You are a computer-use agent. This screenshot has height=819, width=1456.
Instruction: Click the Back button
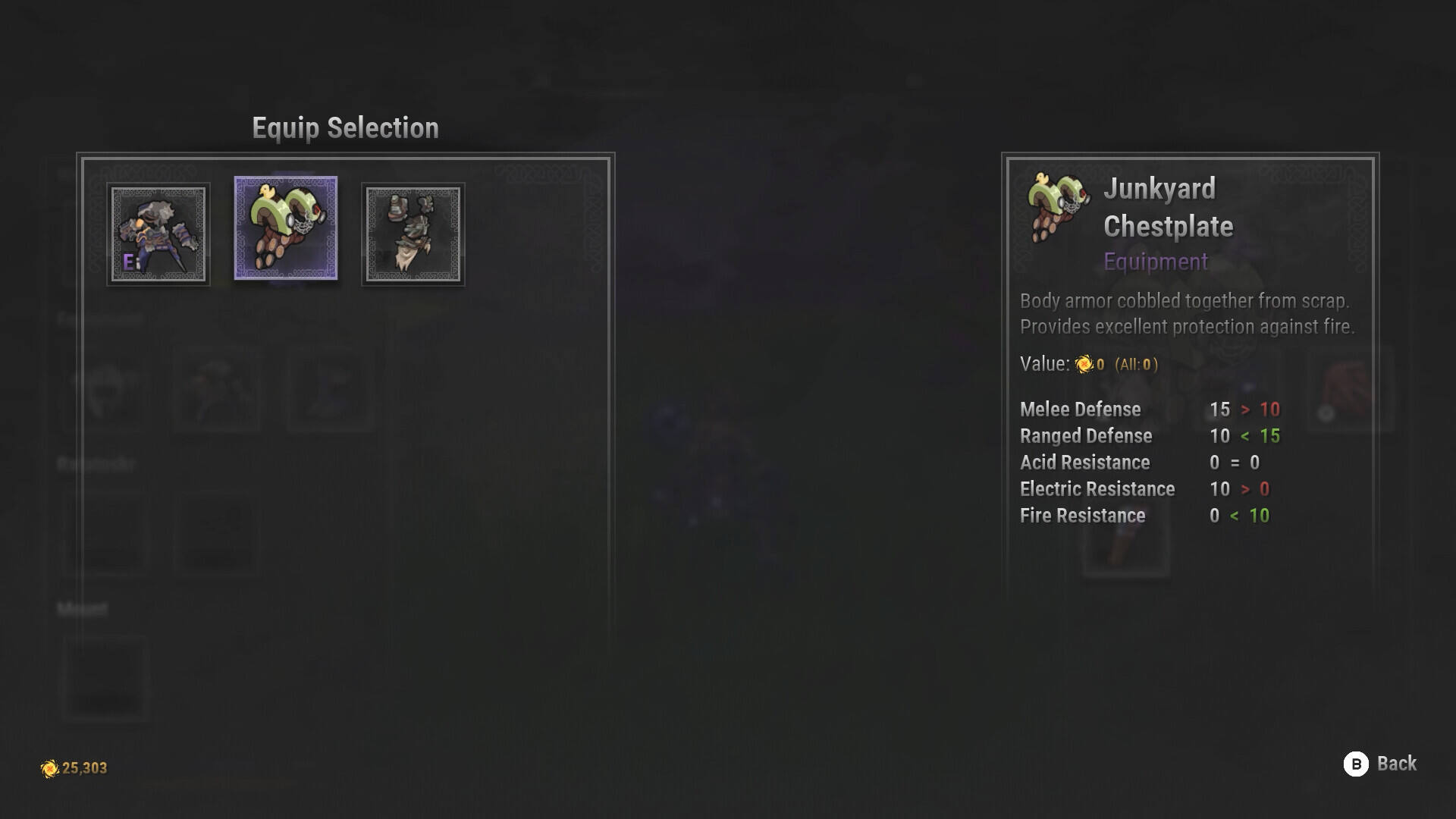point(1380,764)
